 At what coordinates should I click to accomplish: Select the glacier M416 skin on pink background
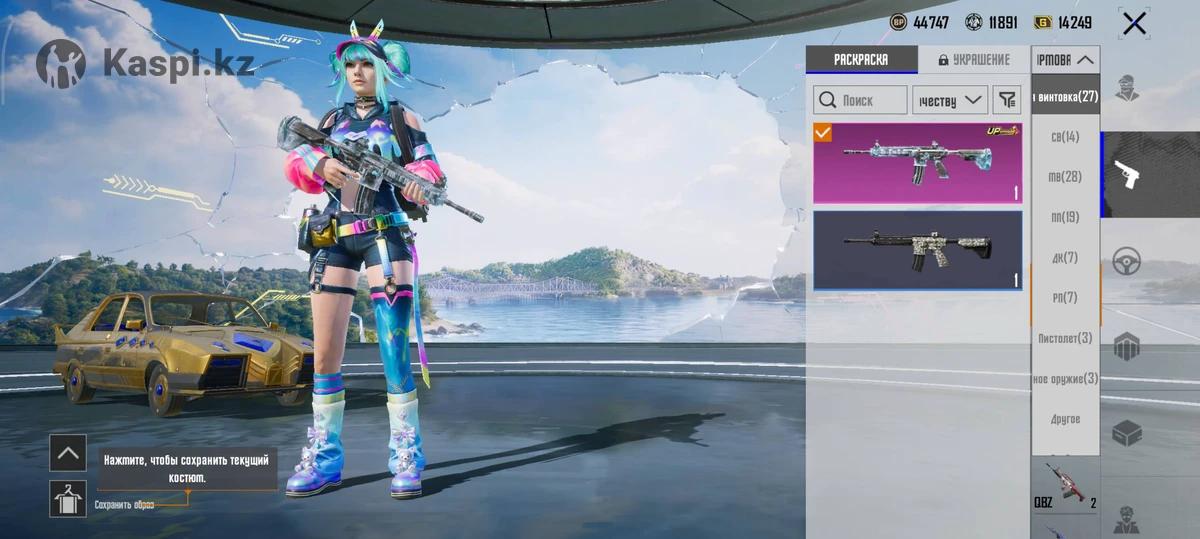[x=917, y=163]
